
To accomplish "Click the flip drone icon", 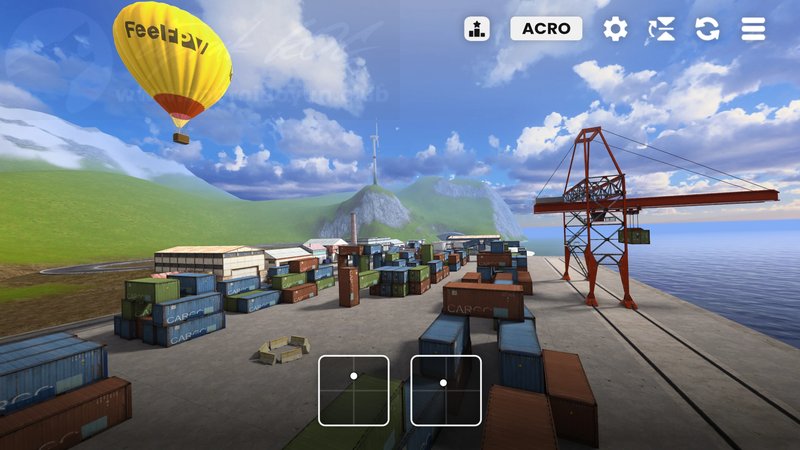I will pos(661,28).
